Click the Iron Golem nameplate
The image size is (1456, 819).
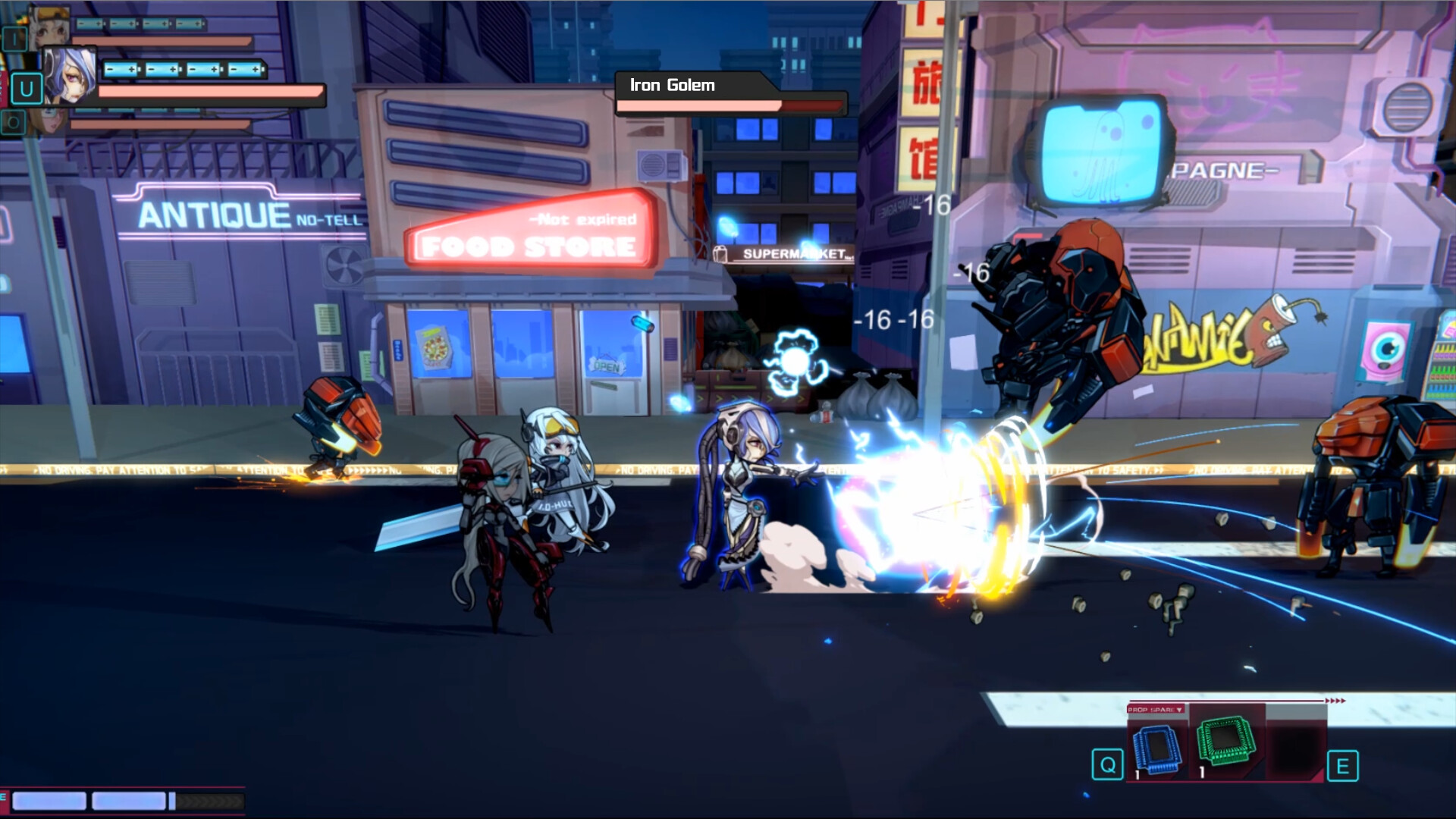click(x=670, y=86)
